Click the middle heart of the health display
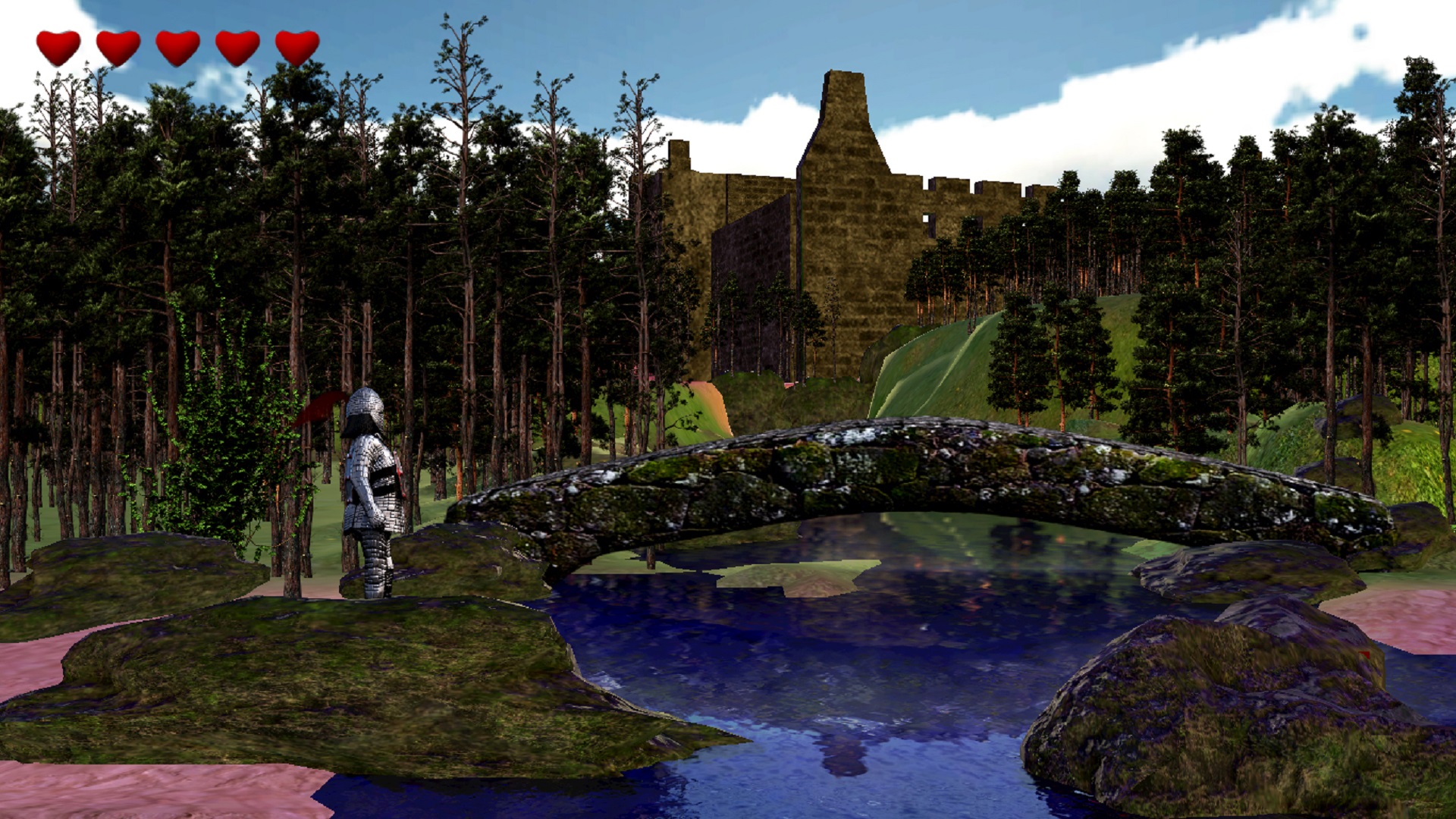The width and height of the screenshot is (1456, 819). click(x=176, y=47)
